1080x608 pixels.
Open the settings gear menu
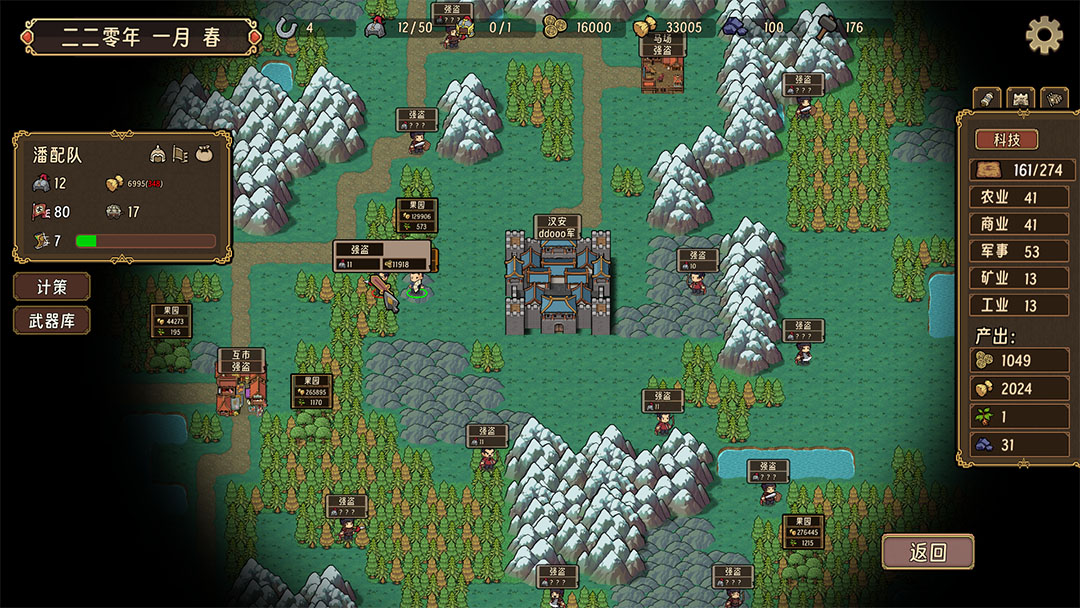click(x=1044, y=36)
